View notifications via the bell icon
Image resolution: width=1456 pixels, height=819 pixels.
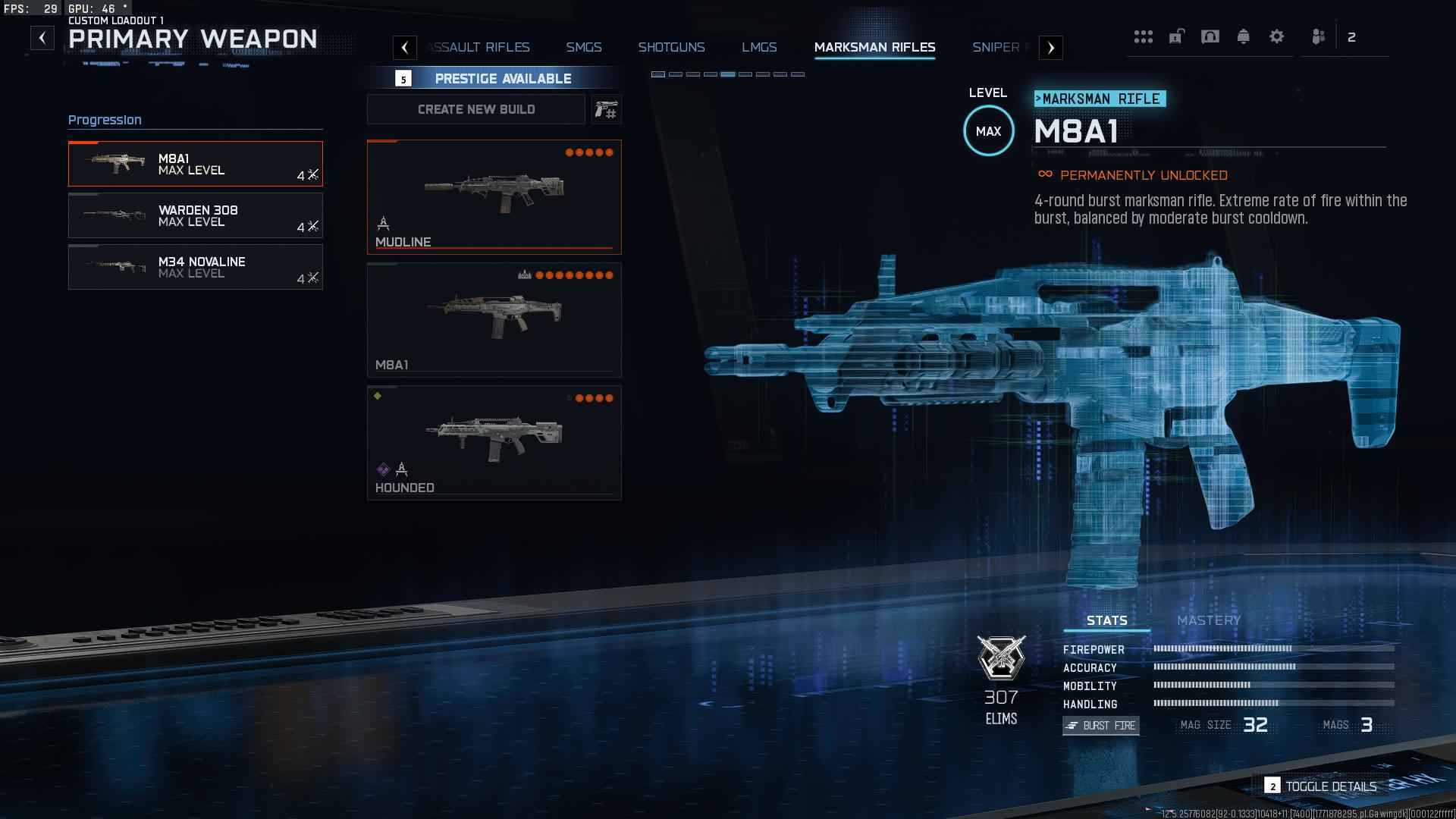(x=1243, y=36)
